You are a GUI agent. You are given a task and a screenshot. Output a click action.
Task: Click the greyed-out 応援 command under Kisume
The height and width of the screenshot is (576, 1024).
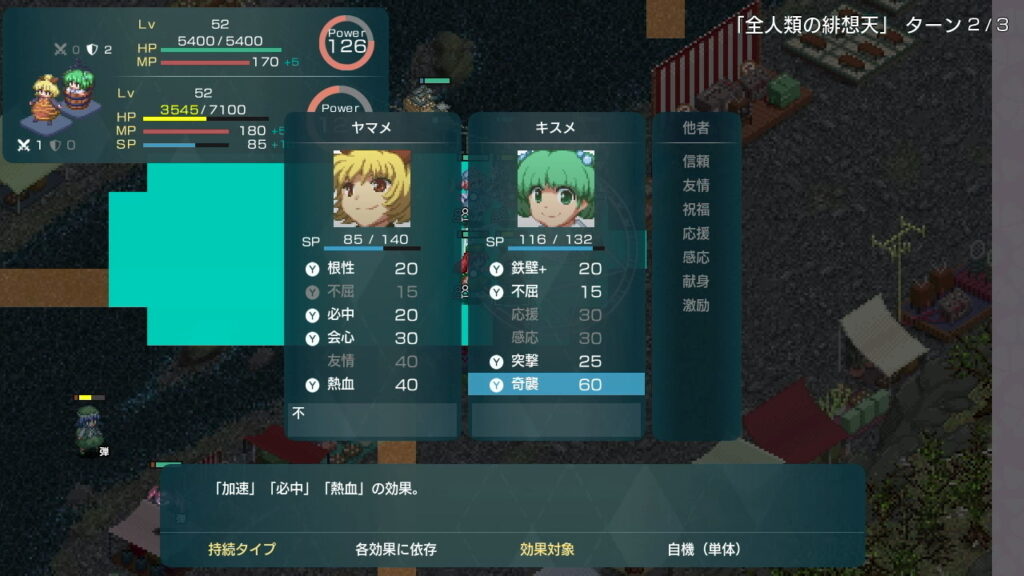(555, 315)
